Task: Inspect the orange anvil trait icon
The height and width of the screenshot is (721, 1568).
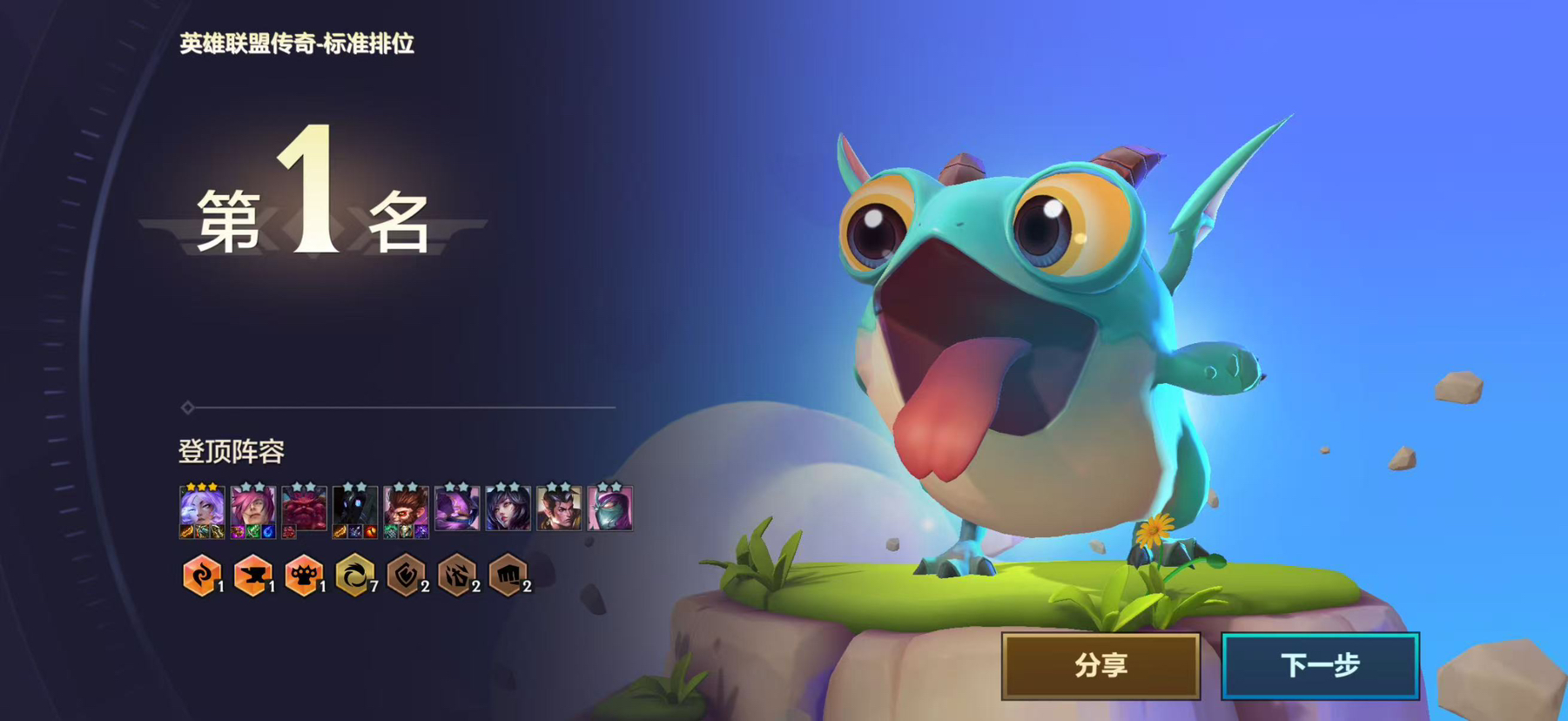Action: 252,576
